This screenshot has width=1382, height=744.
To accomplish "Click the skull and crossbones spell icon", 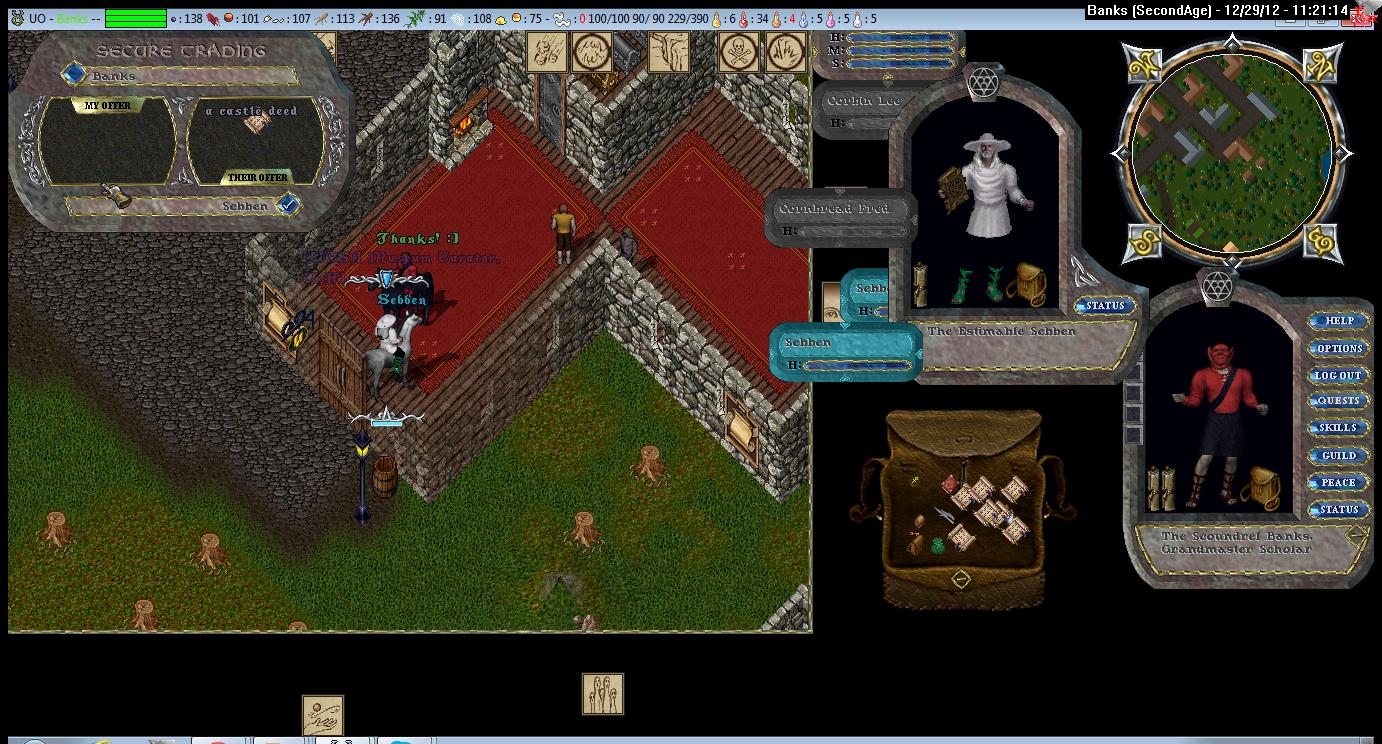I will tap(739, 52).
